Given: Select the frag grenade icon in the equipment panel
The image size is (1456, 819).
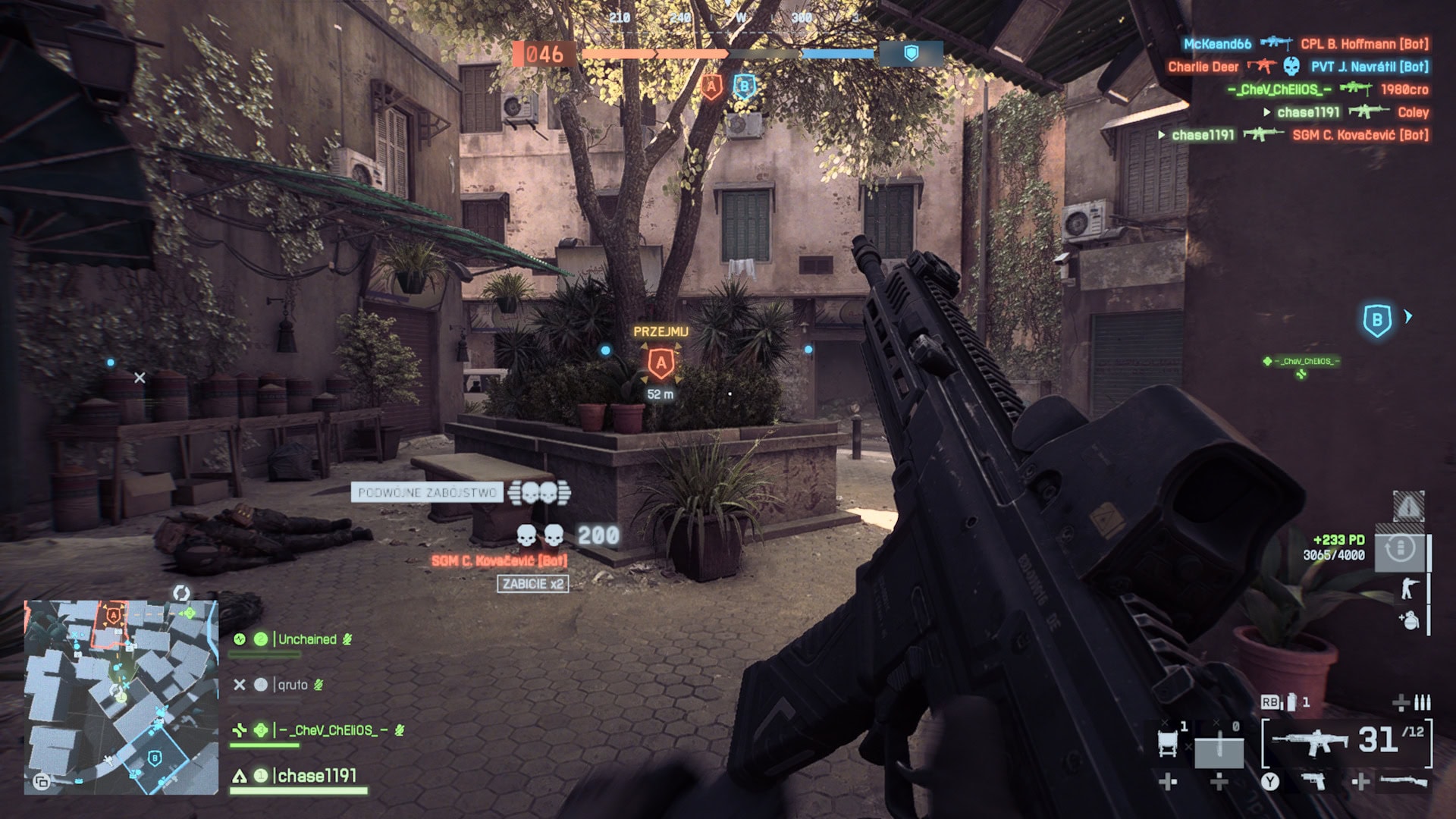Looking at the screenshot, I should (x=1411, y=620).
